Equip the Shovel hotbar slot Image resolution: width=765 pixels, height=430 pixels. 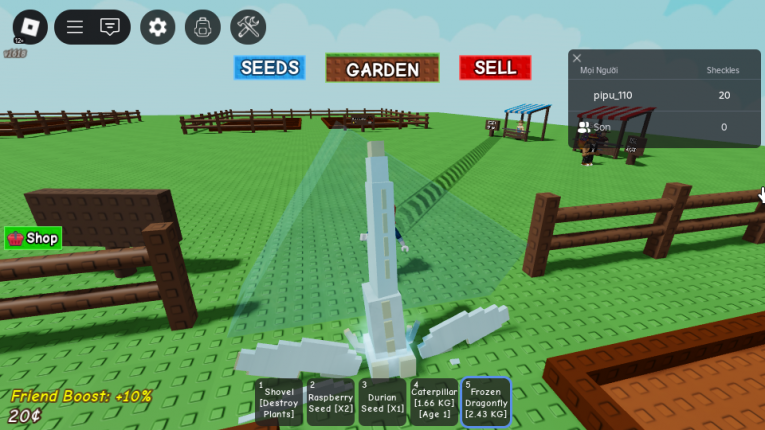278,401
